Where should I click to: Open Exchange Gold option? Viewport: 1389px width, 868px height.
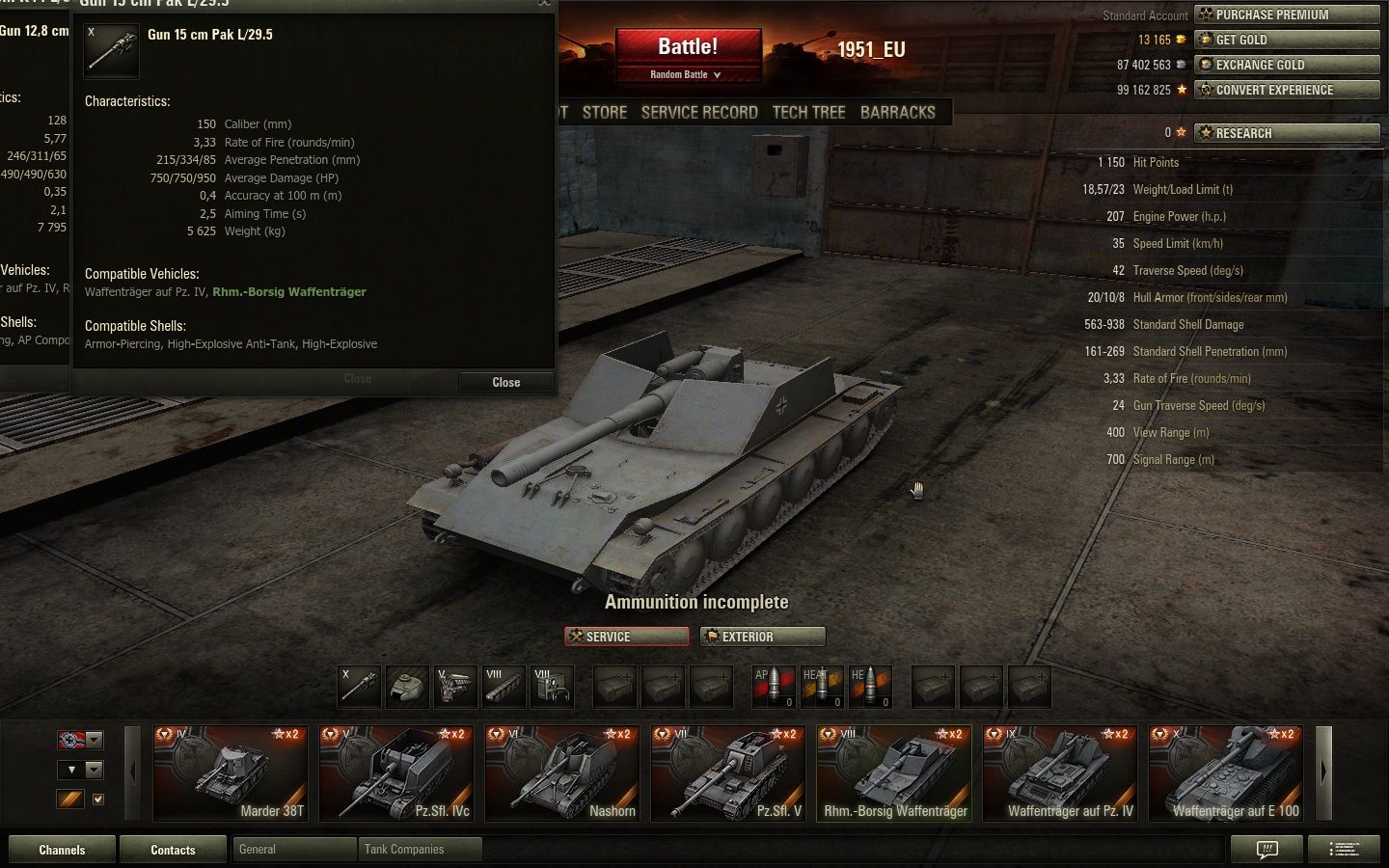click(x=1287, y=65)
